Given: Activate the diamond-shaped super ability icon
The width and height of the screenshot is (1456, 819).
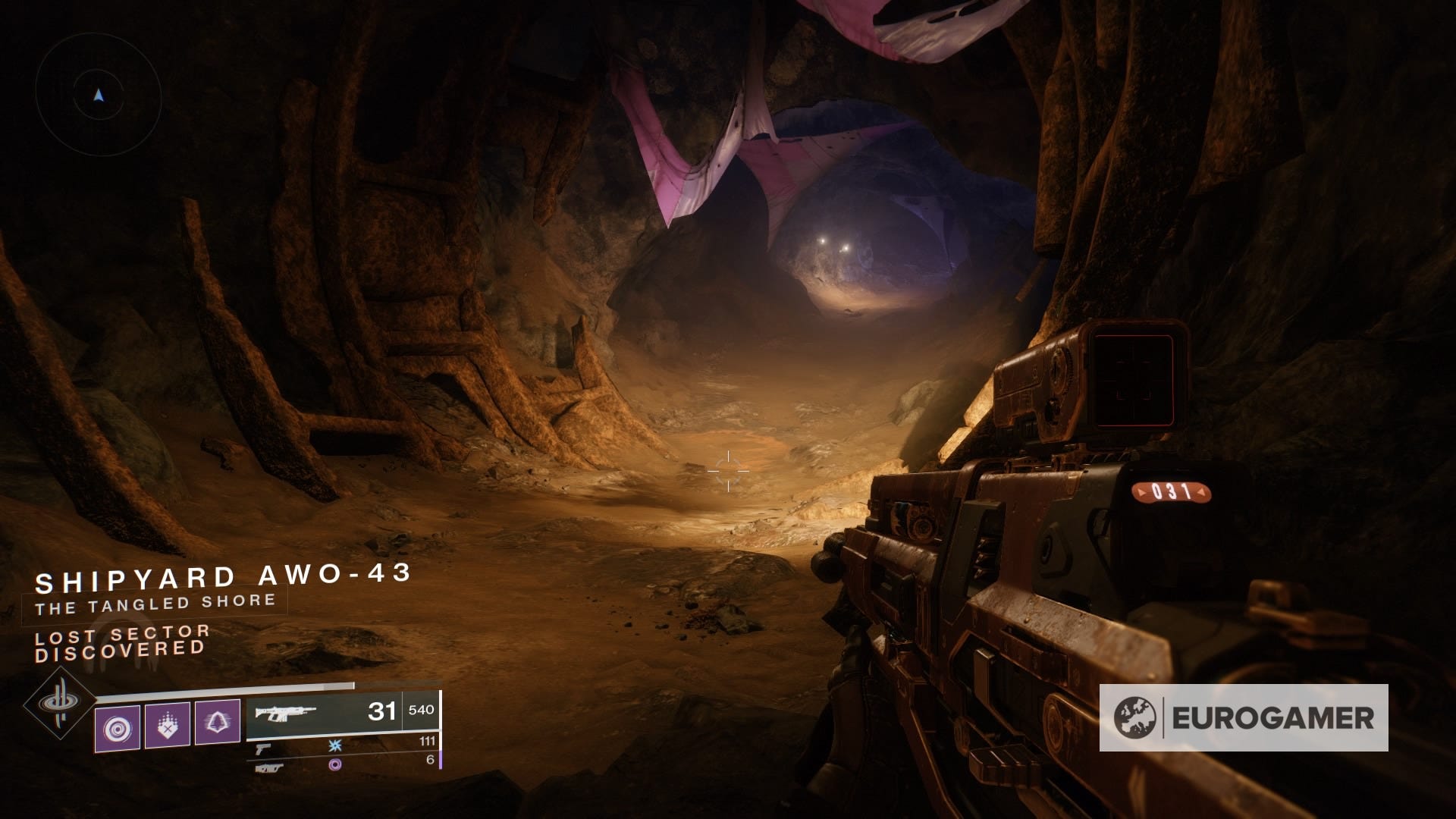Looking at the screenshot, I should click(60, 704).
